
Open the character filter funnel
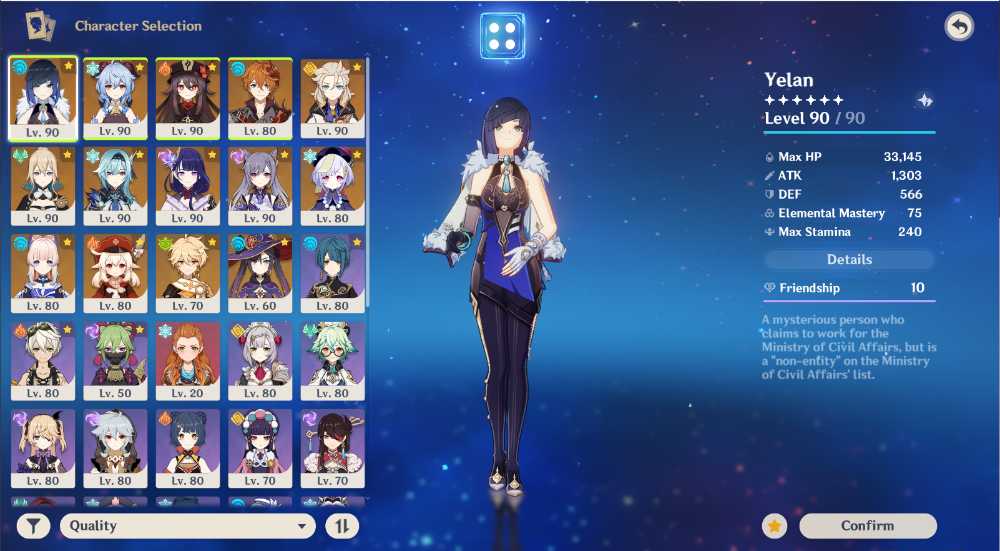[x=33, y=526]
